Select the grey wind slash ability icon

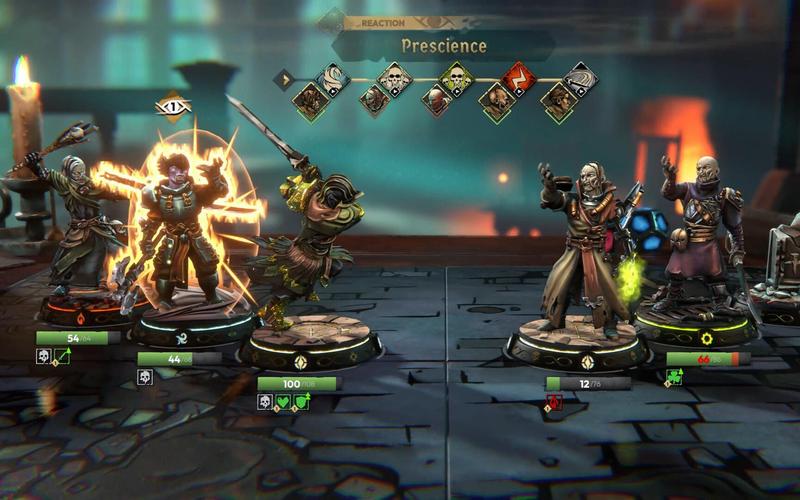(x=579, y=77)
